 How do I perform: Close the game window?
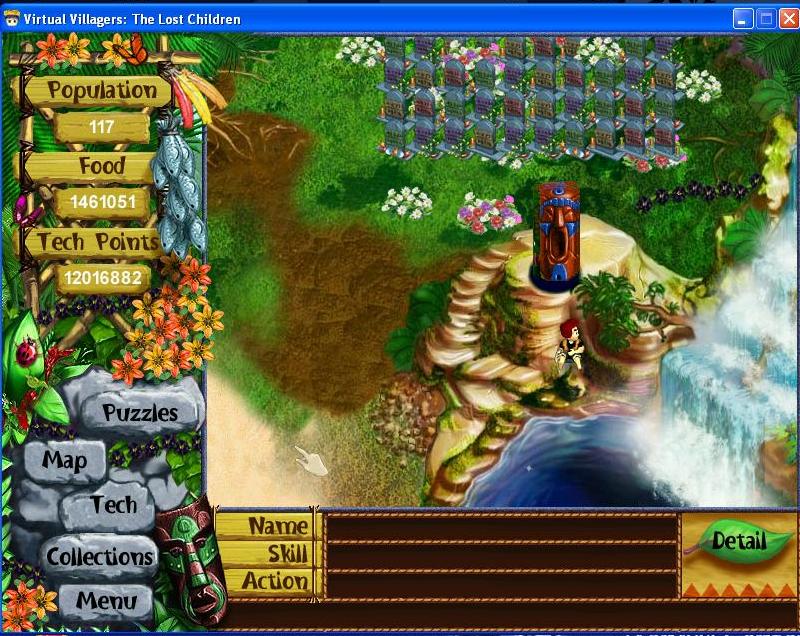point(786,19)
